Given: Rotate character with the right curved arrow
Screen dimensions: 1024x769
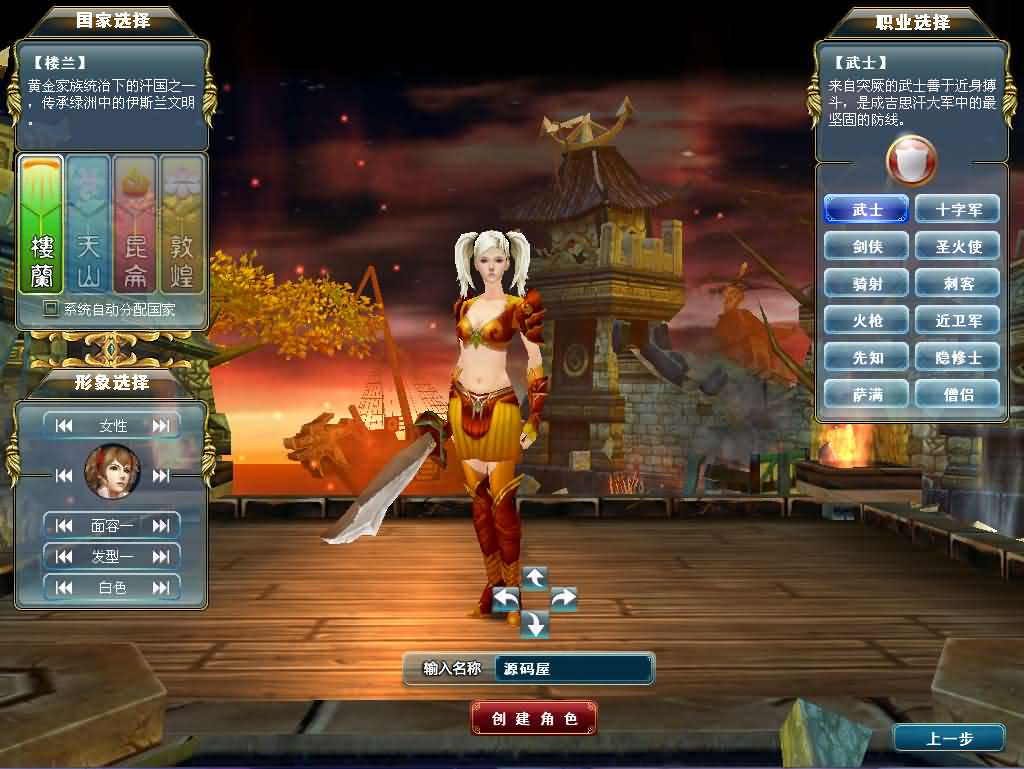Looking at the screenshot, I should [x=563, y=599].
